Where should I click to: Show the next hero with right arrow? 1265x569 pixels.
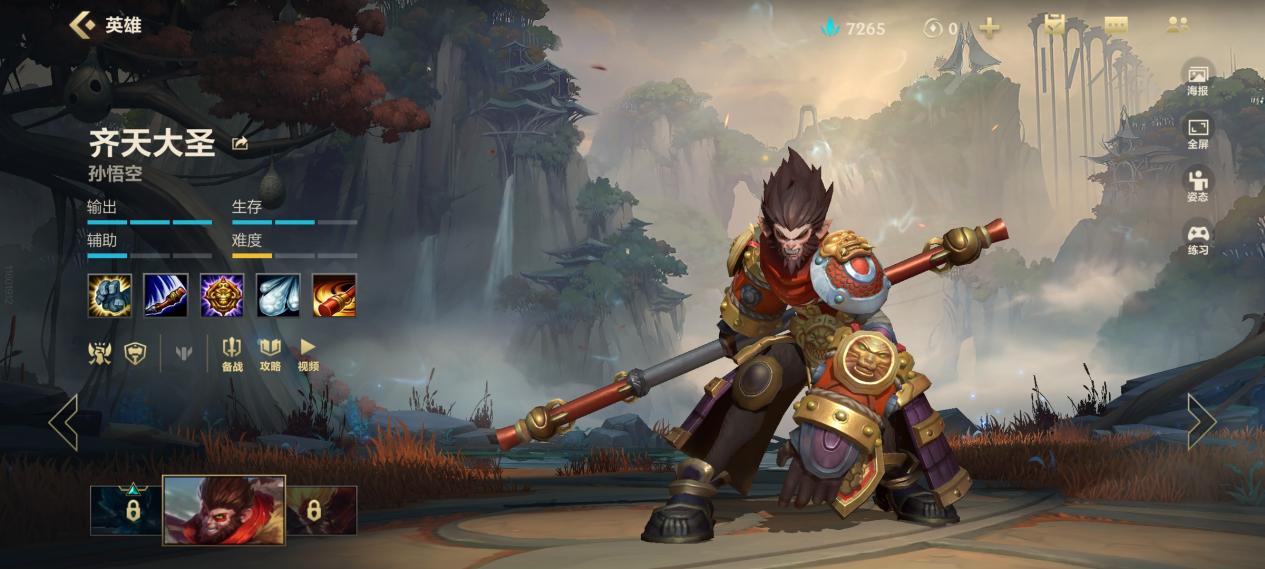click(x=1201, y=421)
